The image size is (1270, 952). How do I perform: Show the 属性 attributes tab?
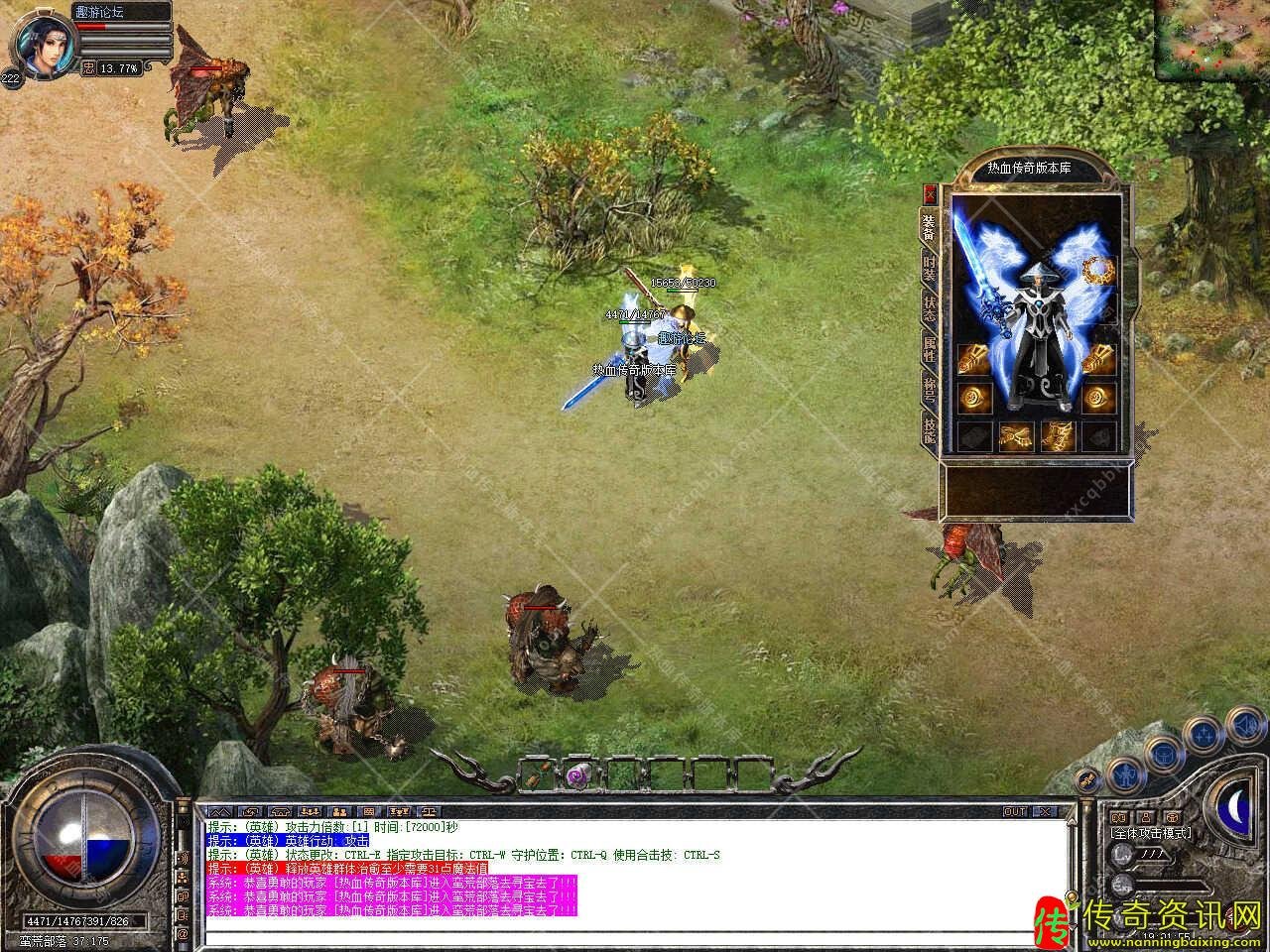(930, 349)
